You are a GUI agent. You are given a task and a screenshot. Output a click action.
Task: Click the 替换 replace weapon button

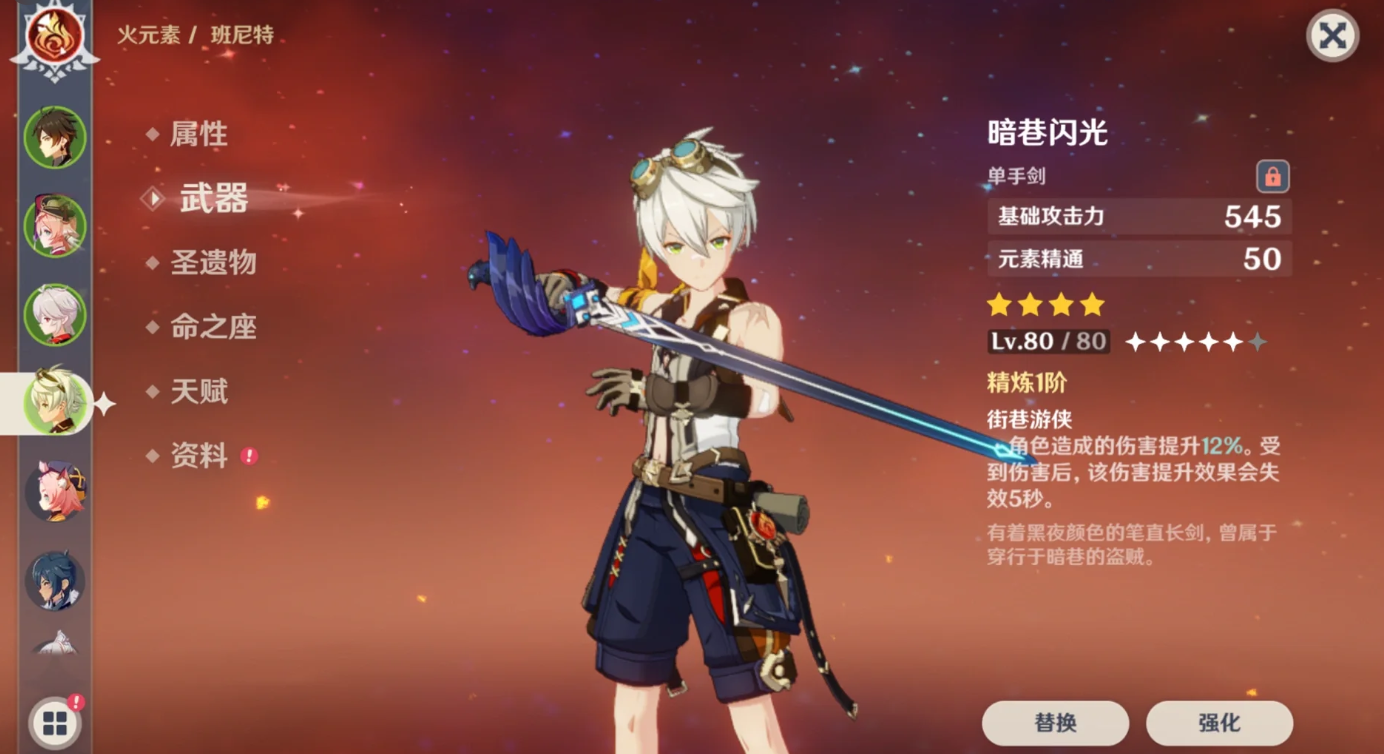pos(1057,721)
